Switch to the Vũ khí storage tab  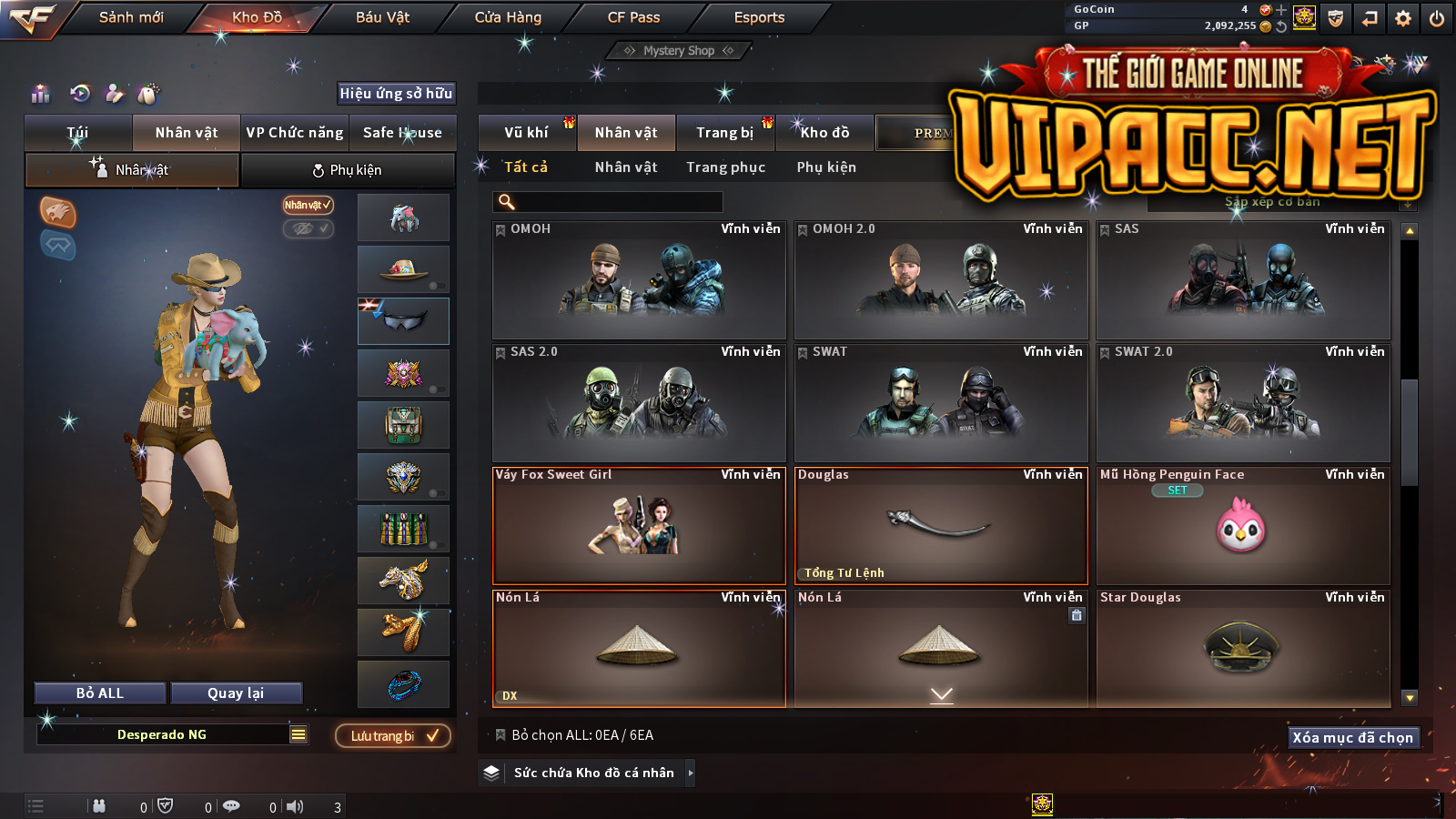[526, 133]
